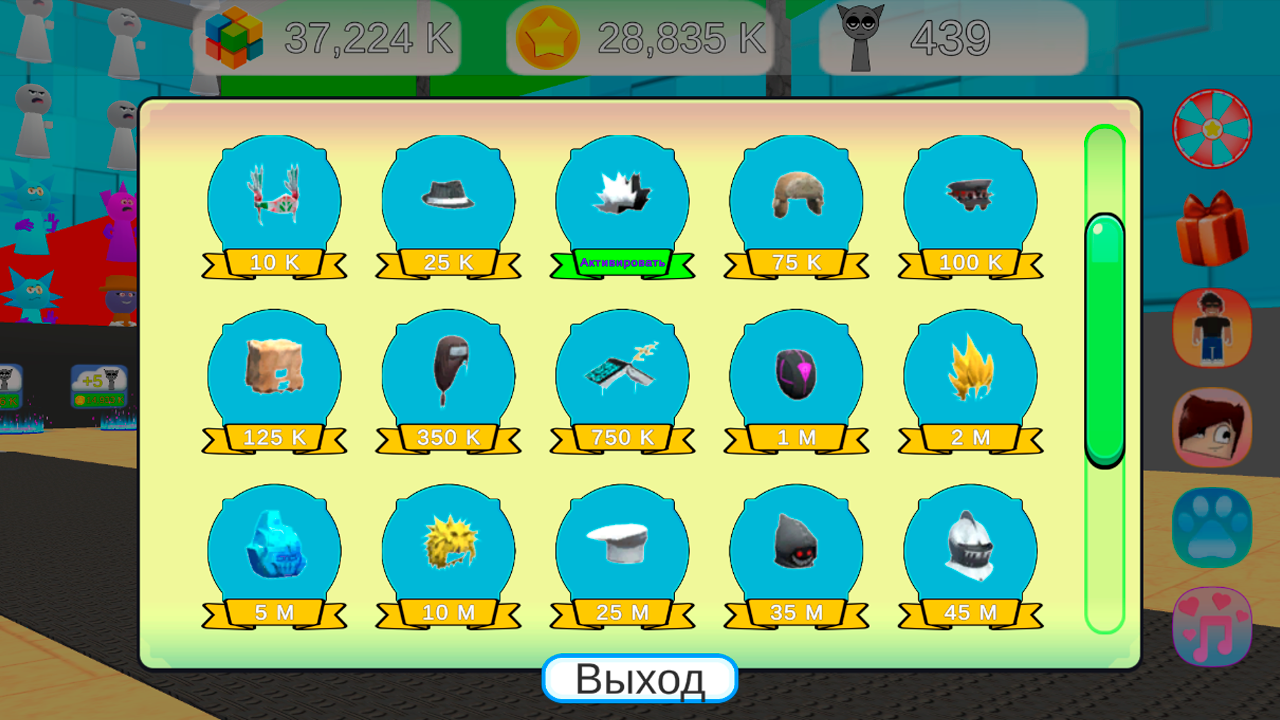Screen dimensions: 1280x720
Task: Open the prize spin wheel
Action: click(x=1212, y=128)
